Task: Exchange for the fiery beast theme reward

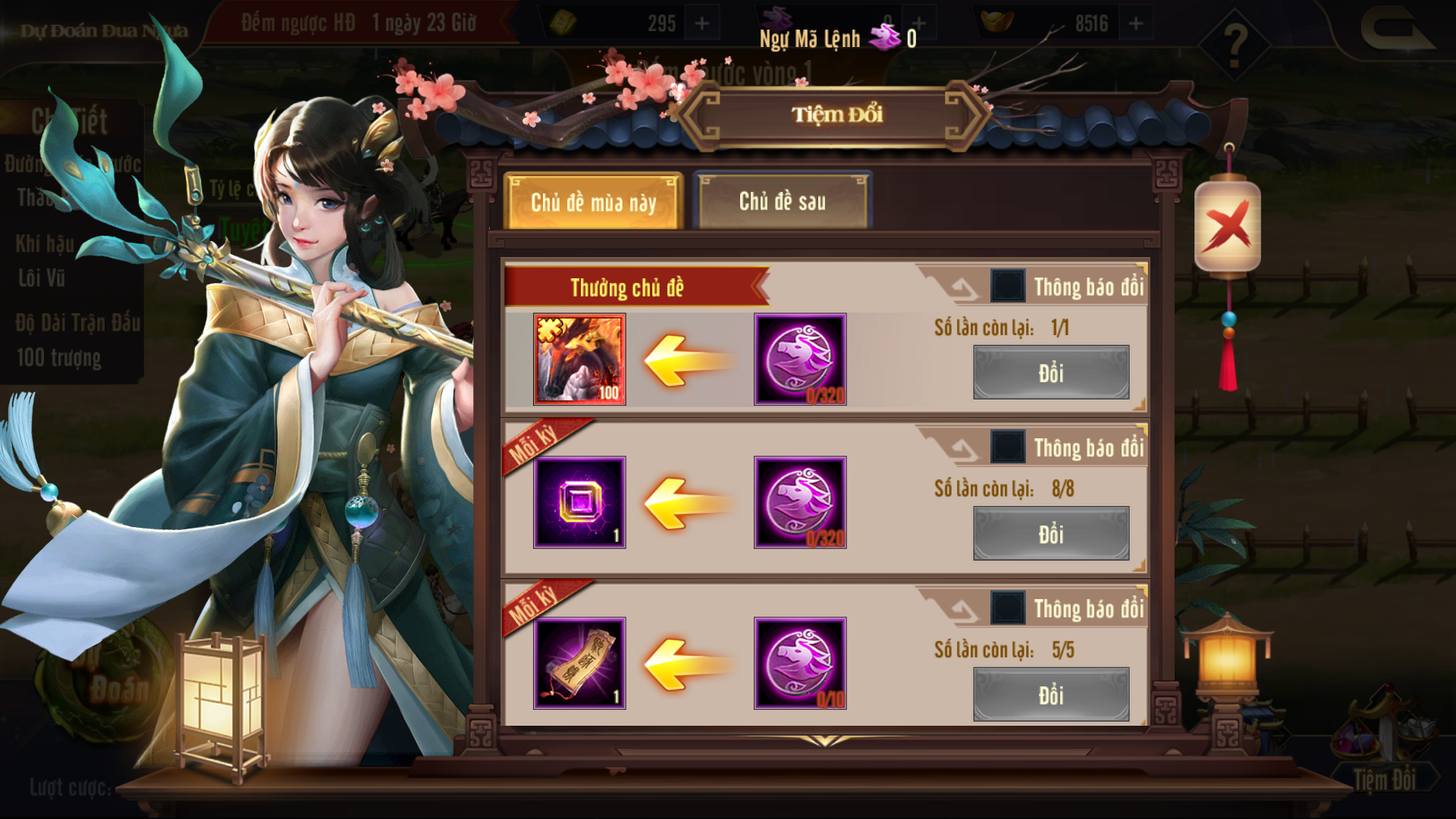Action: click(1050, 372)
